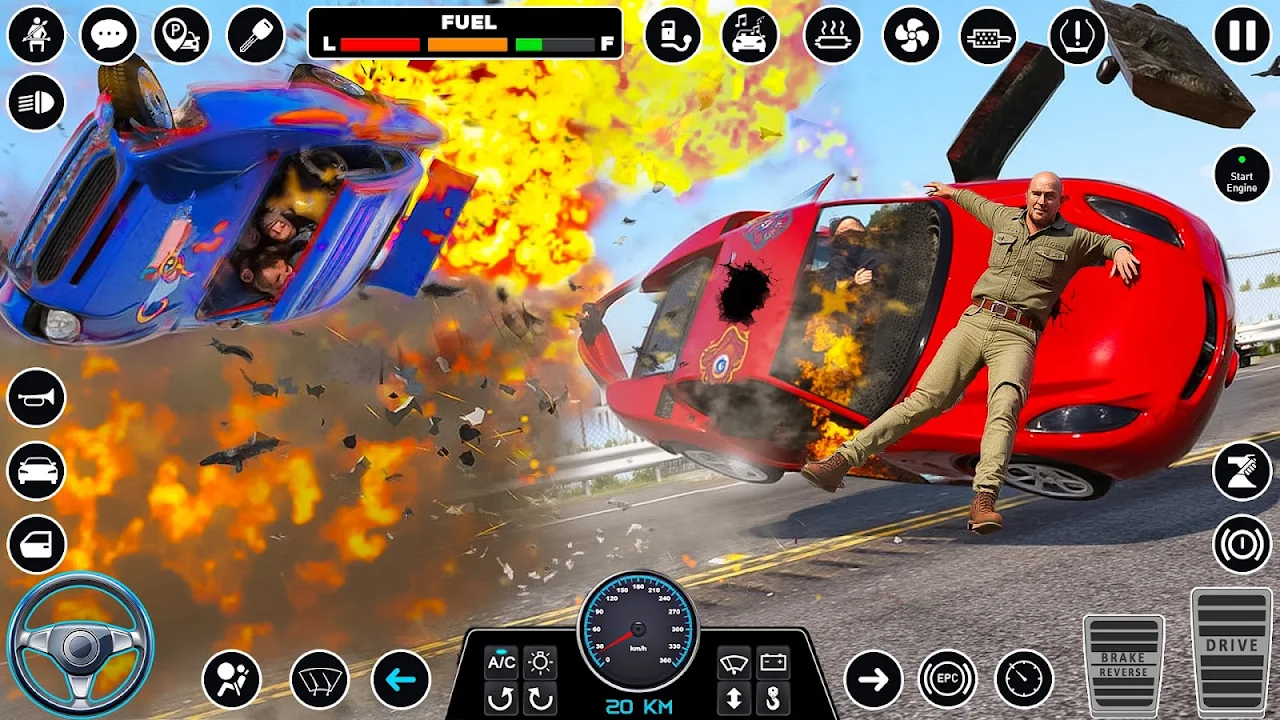Select the parking location icon
This screenshot has height=720, width=1280.
click(x=181, y=35)
